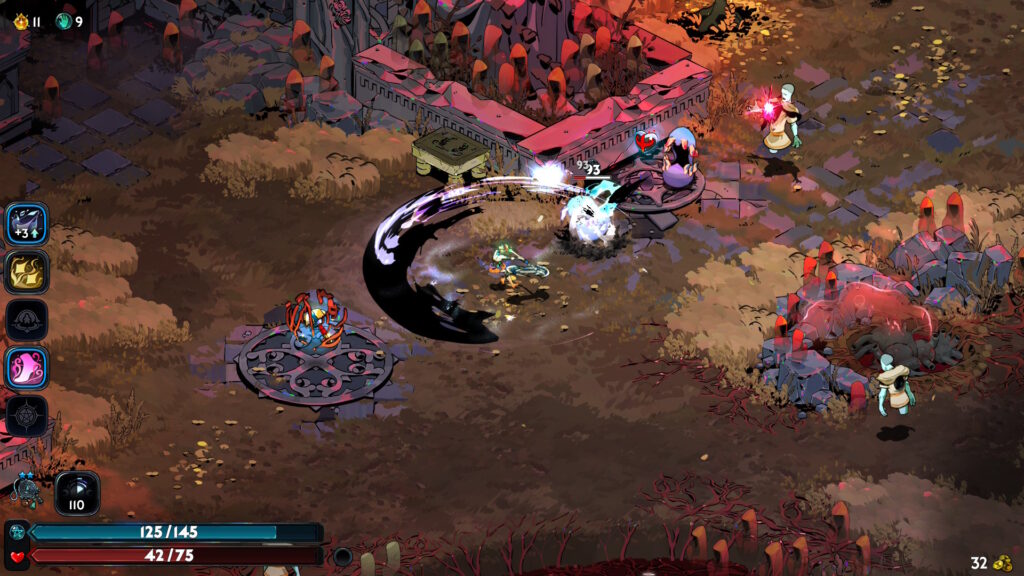The height and width of the screenshot is (576, 1024).
Task: Open the keepsake icon with two stars
Action: 25,490
